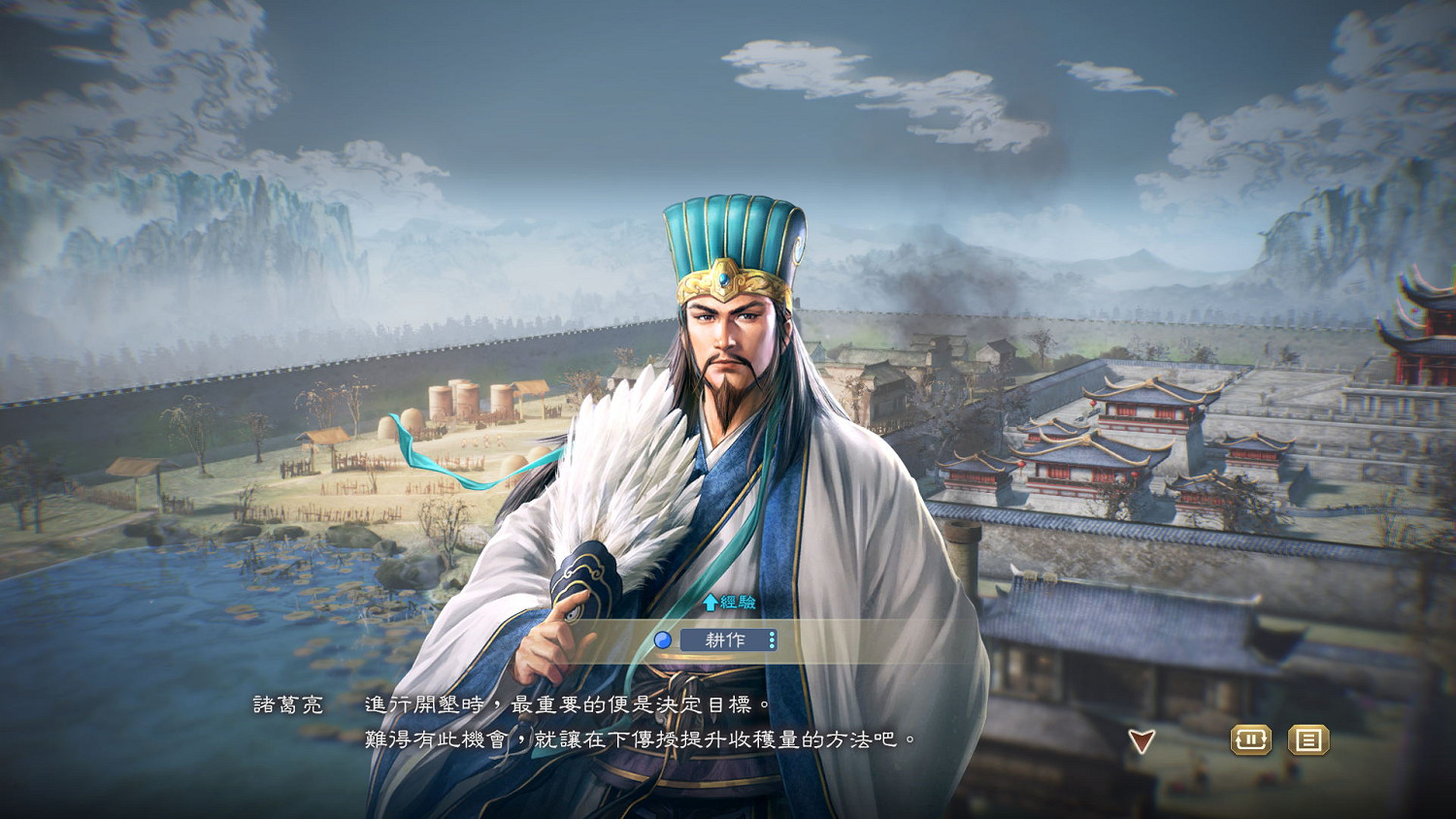Click the dot indicators on the command bar
The image size is (1456, 819).
[772, 639]
